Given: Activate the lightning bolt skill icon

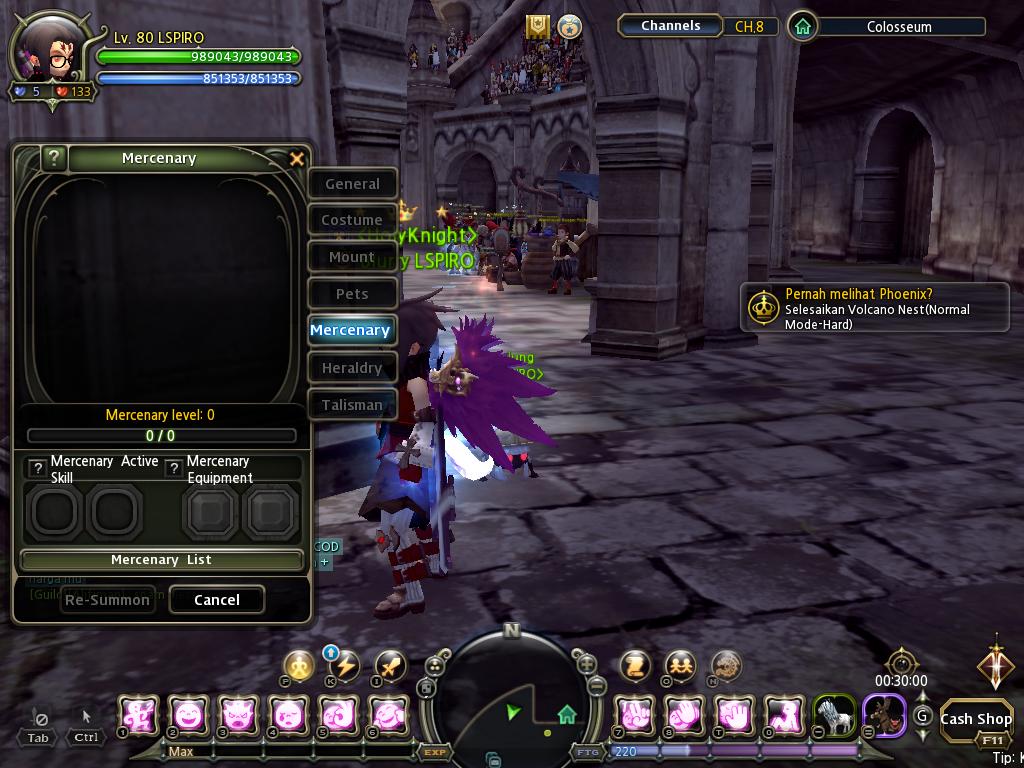Looking at the screenshot, I should 344,666.
